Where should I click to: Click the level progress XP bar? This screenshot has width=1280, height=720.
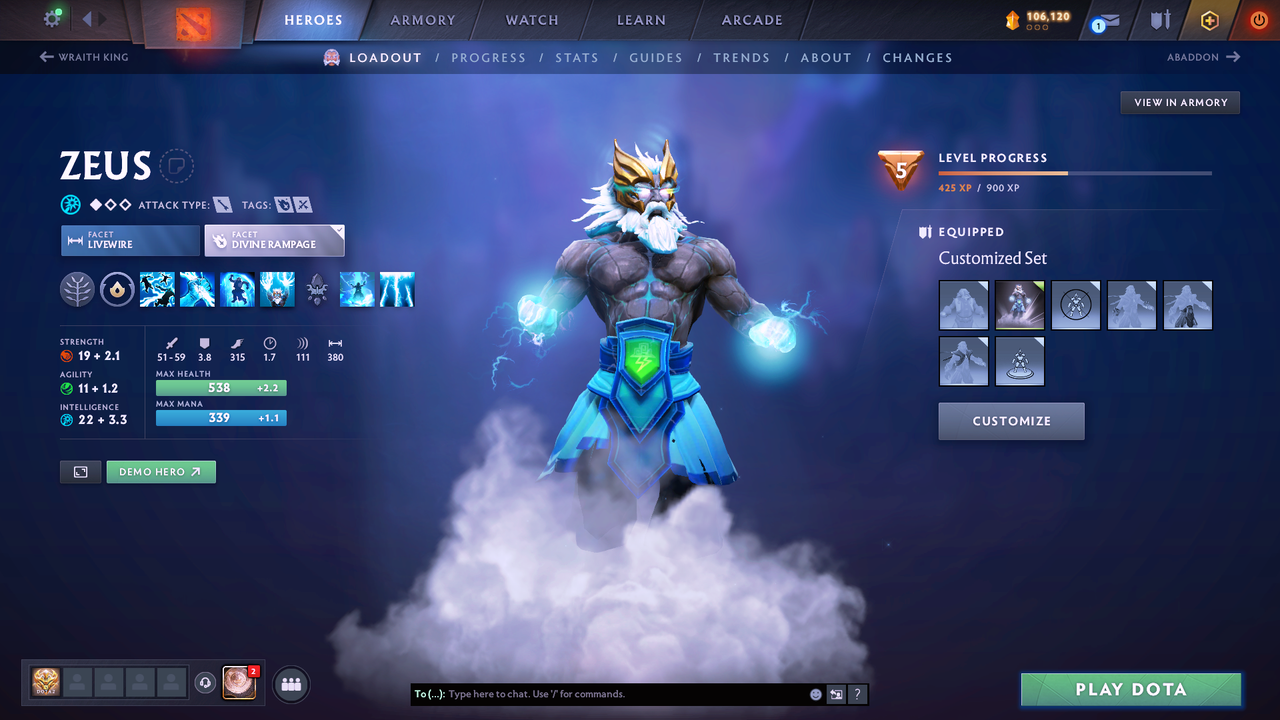coord(1075,172)
